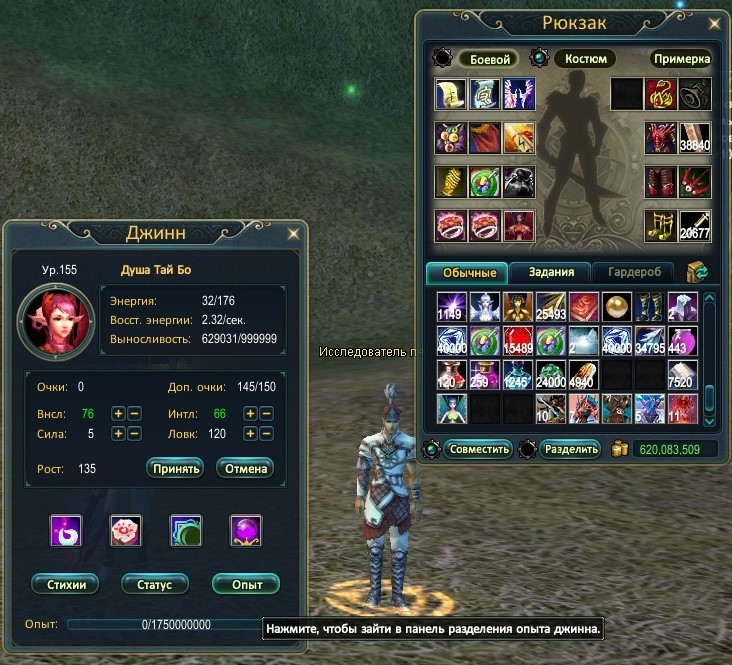732x665 pixels.
Task: Show the Боевой equipment set
Action: [491, 59]
